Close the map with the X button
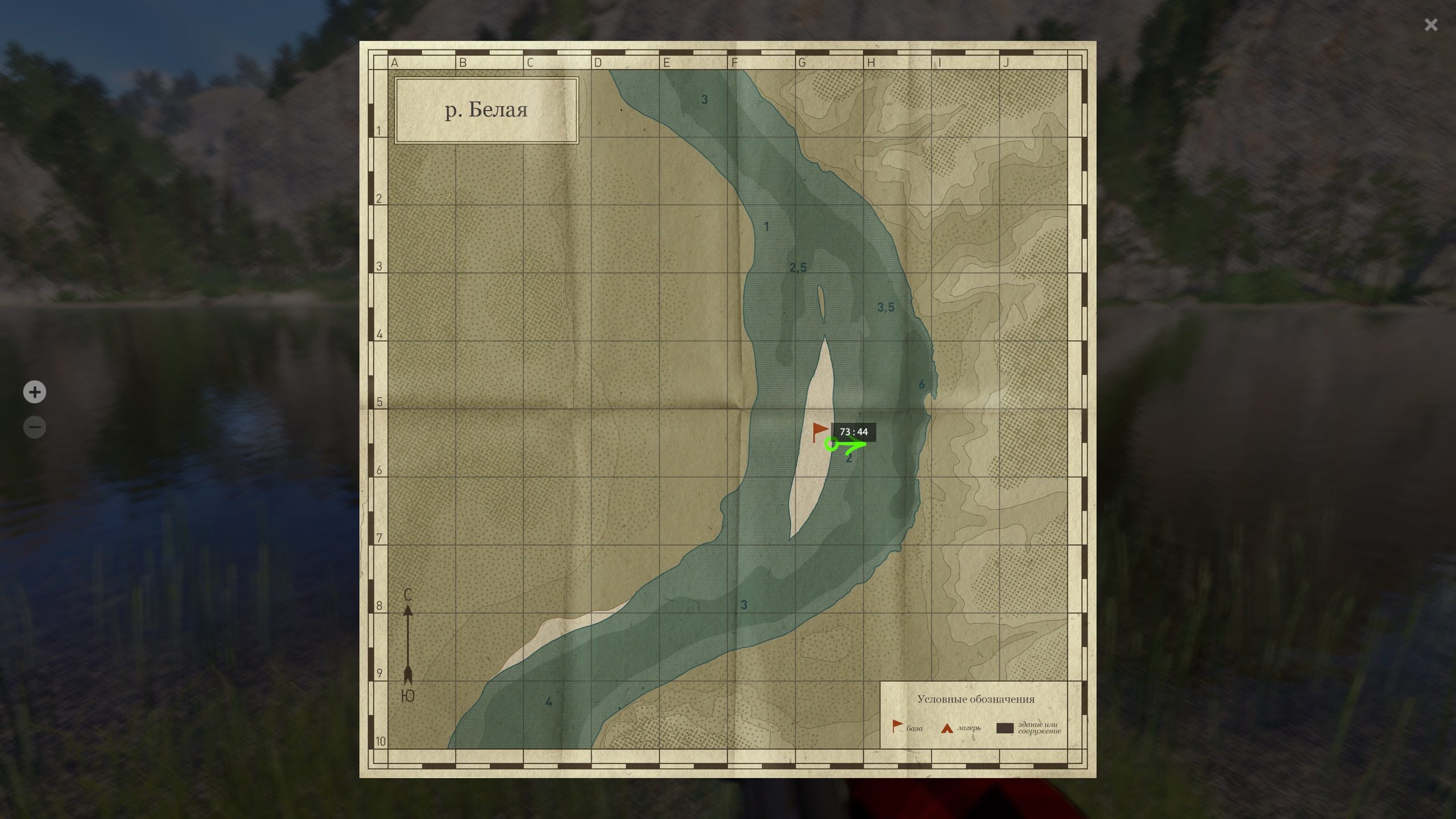 (x=1431, y=25)
